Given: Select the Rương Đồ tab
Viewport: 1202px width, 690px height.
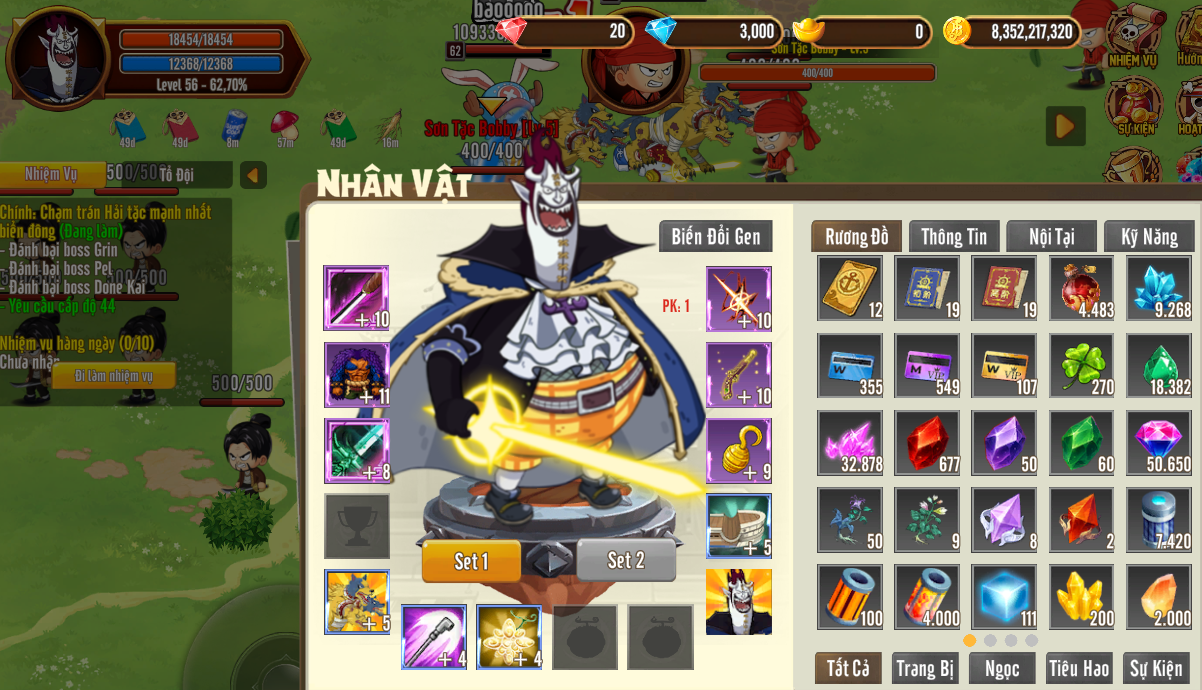Looking at the screenshot, I should pos(856,237).
